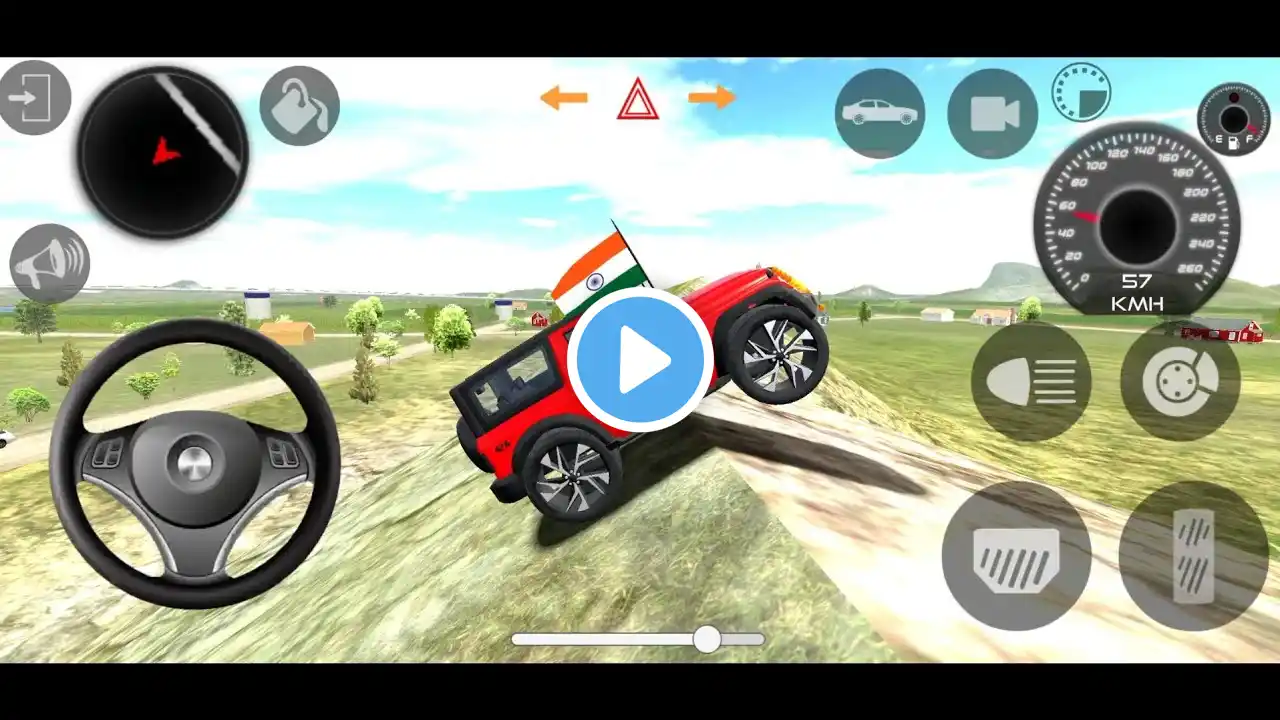Click the exit vehicle door icon
Screen dimensions: 1280x720
pos(33,98)
